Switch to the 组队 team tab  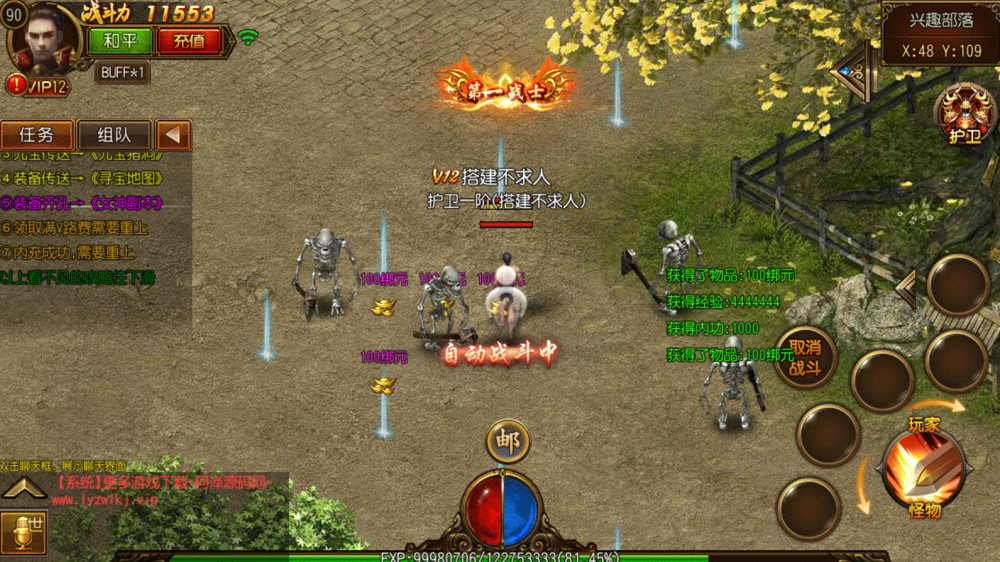pos(113,135)
